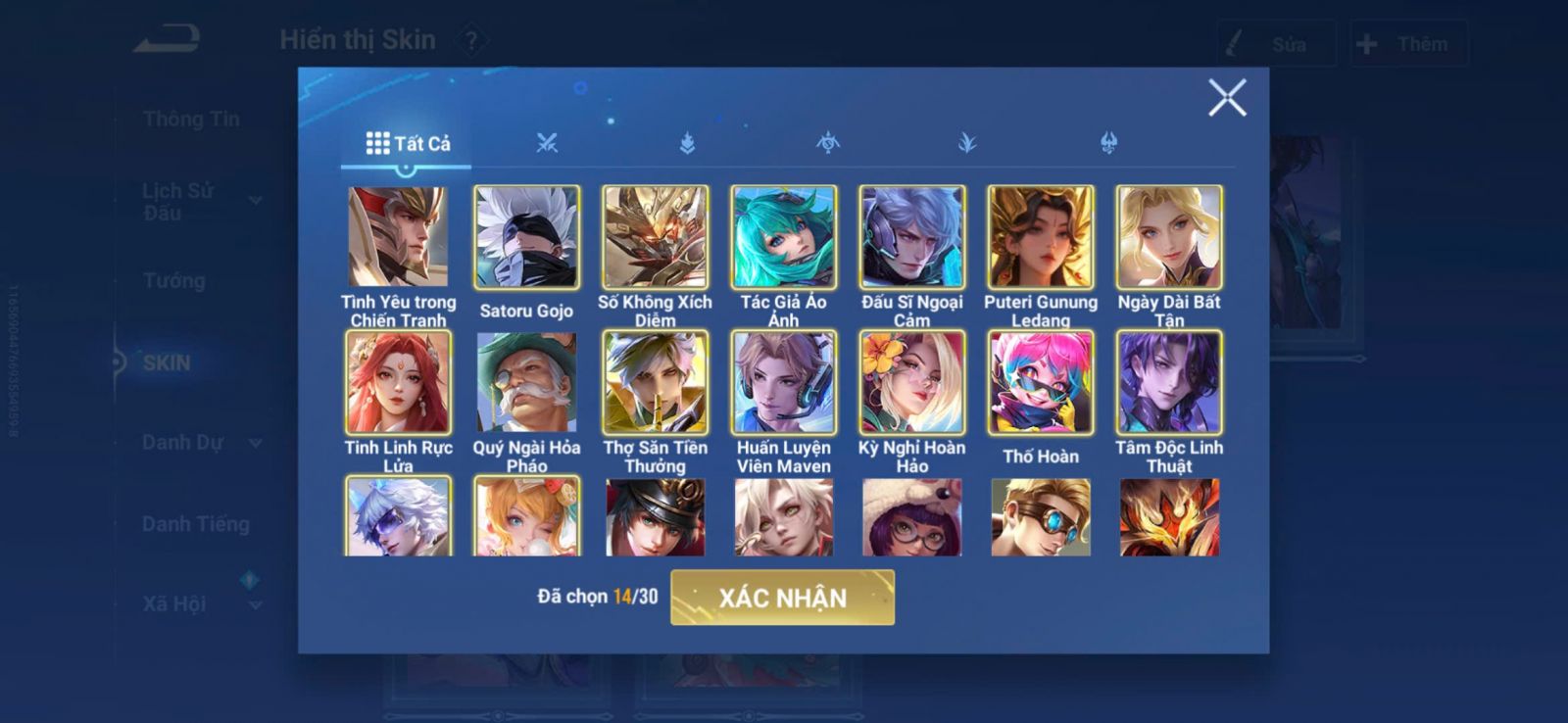Open the Thông Tin sidebar menu

pyautogui.click(x=191, y=120)
